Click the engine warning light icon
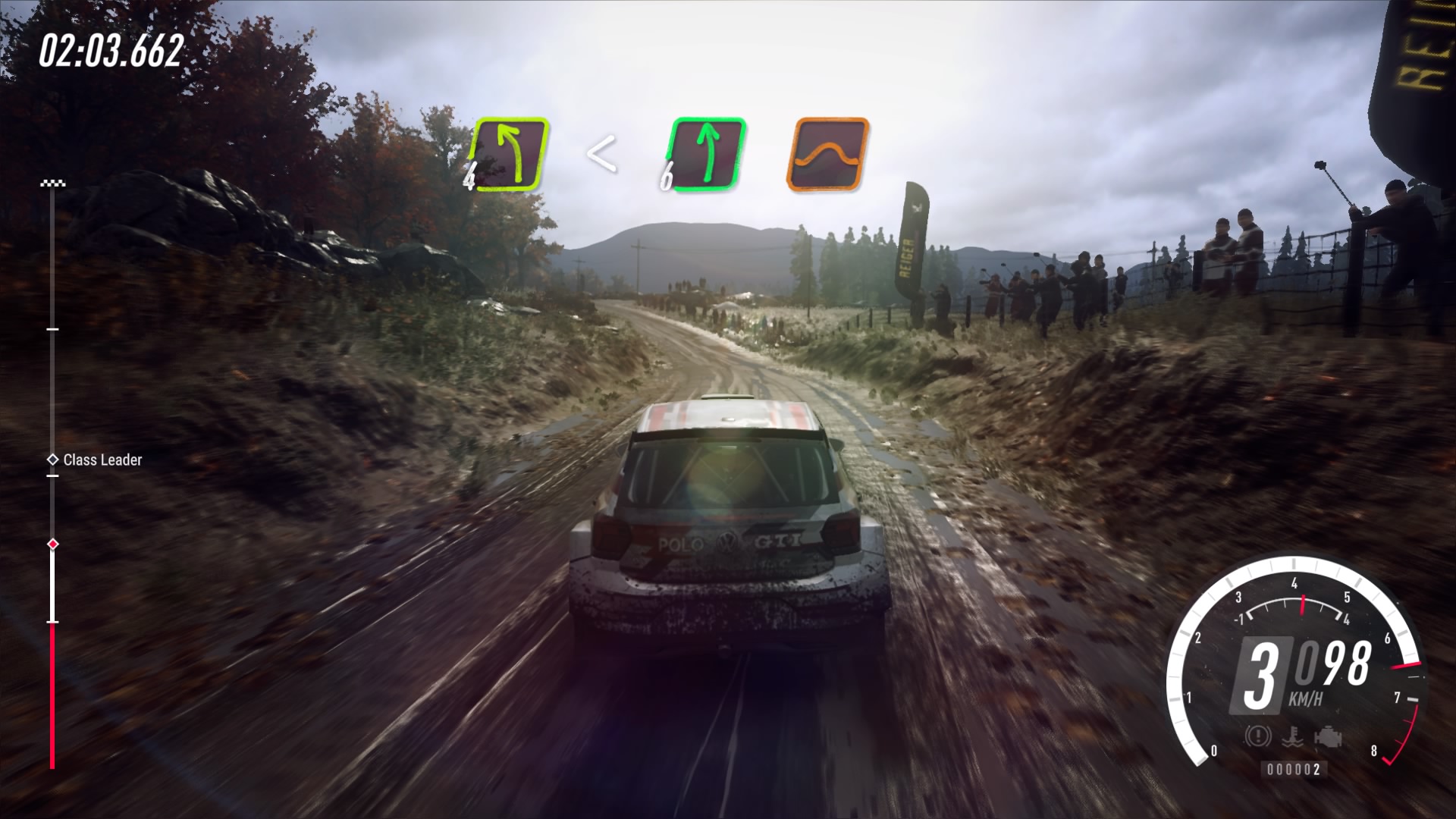 (1329, 736)
